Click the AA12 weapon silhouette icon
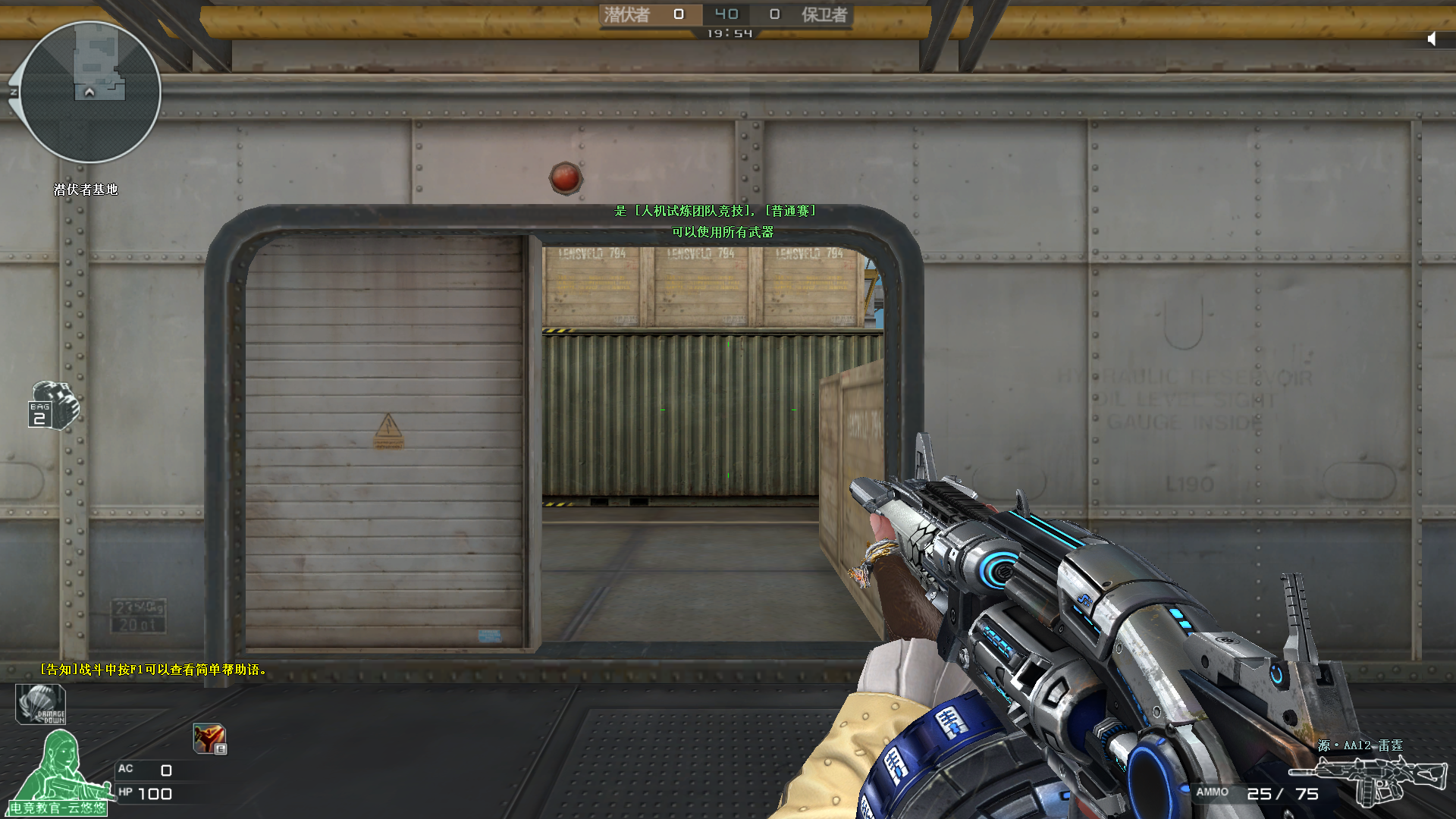The height and width of the screenshot is (819, 1456). (x=1370, y=779)
